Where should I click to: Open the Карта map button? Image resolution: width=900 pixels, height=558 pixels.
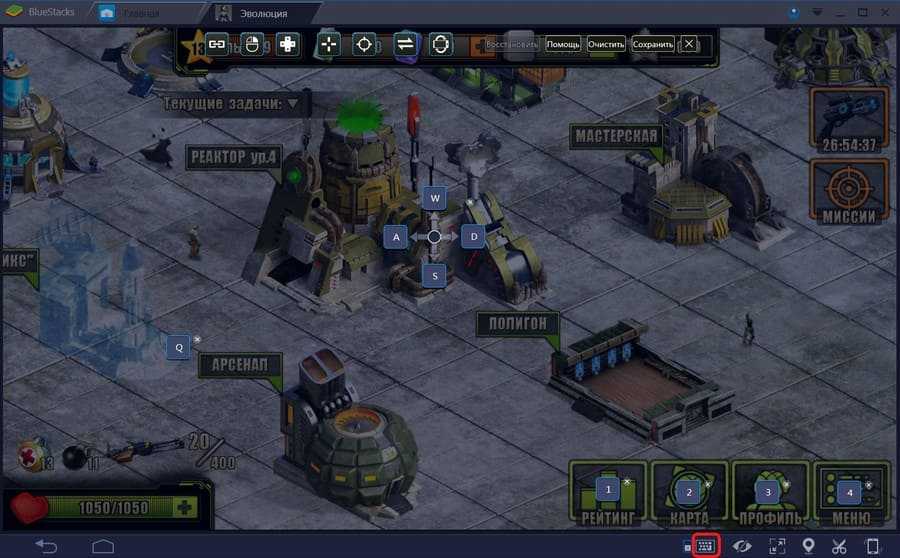[688, 496]
